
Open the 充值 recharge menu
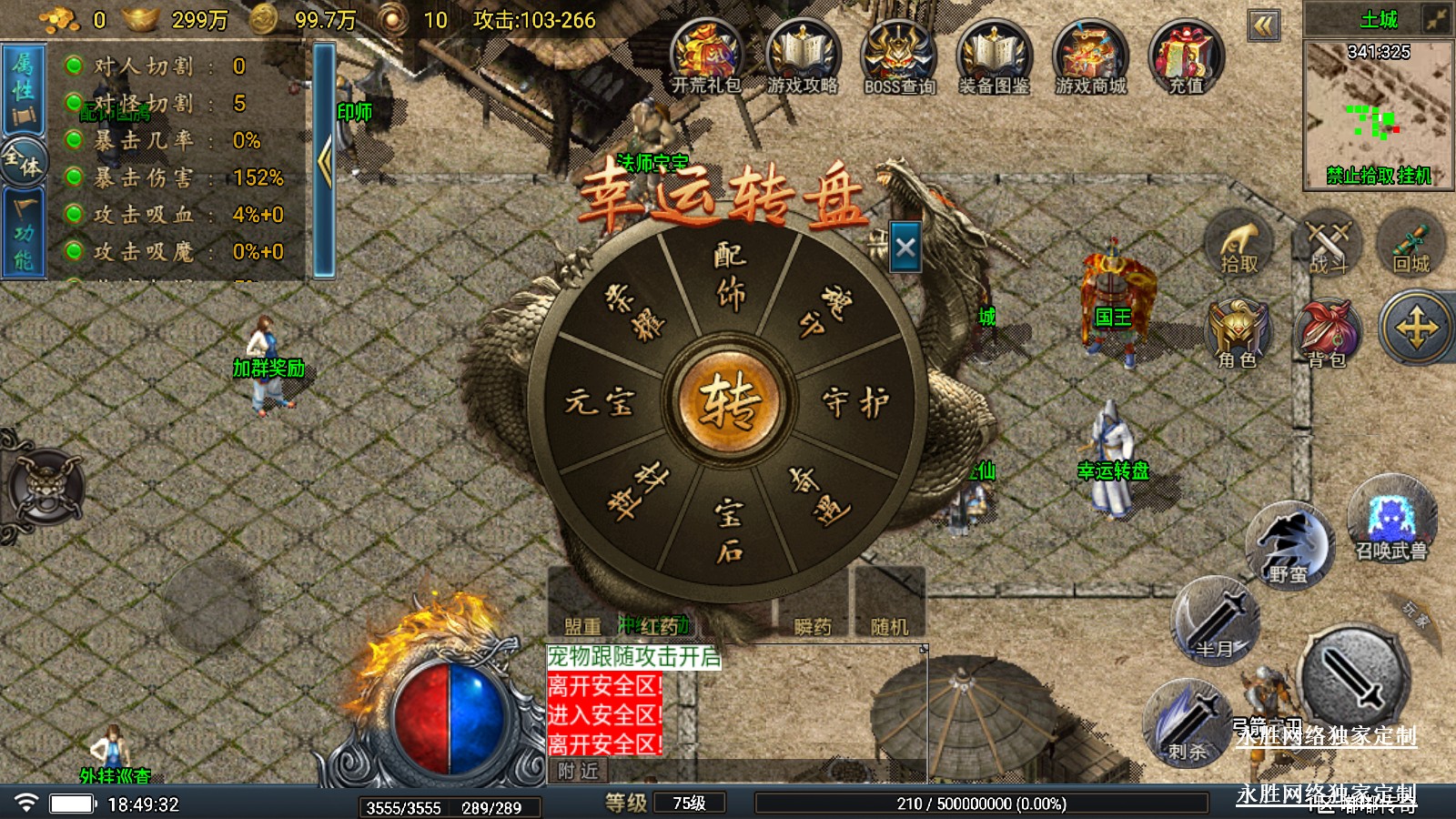pos(1186,56)
